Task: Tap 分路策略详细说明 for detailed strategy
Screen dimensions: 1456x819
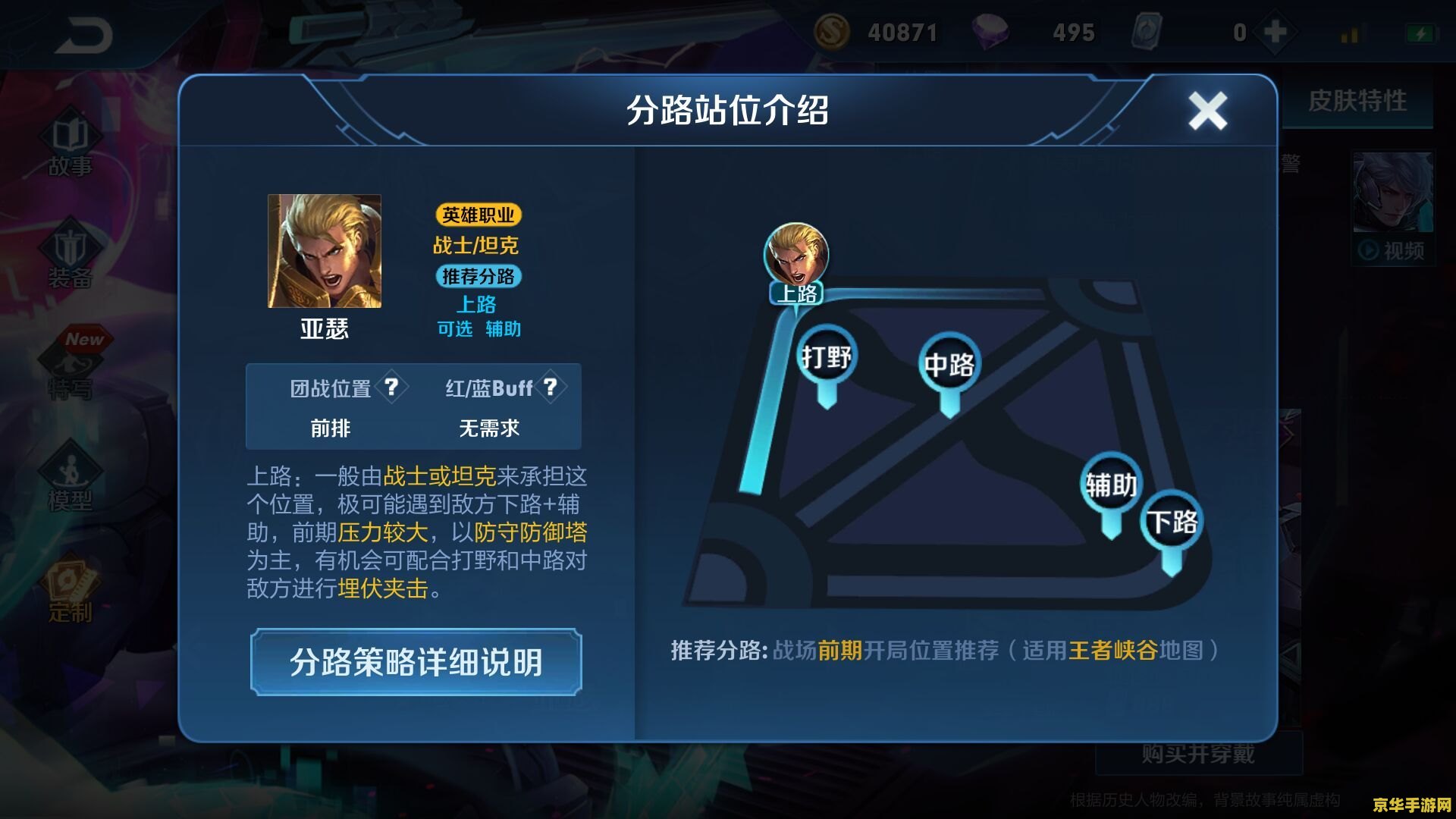Action: point(416,662)
